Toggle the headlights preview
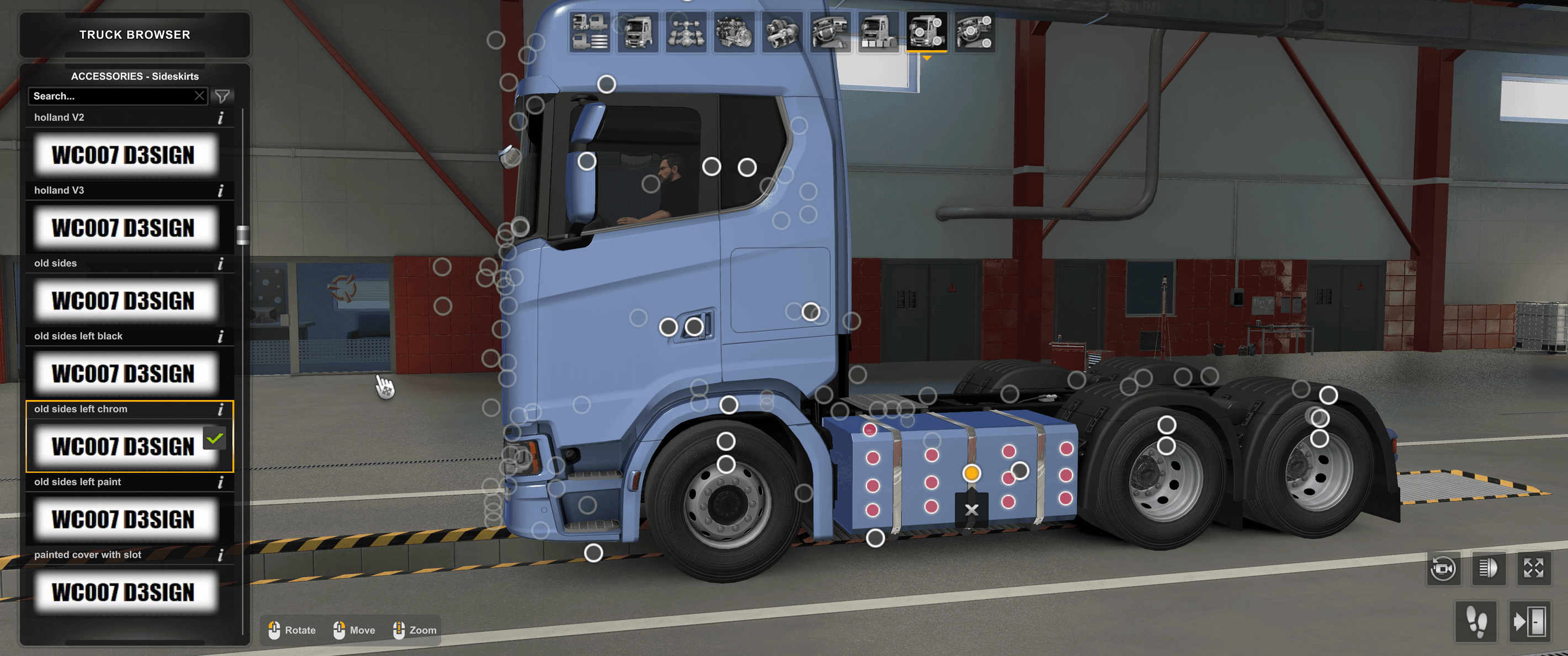 pos(1490,569)
